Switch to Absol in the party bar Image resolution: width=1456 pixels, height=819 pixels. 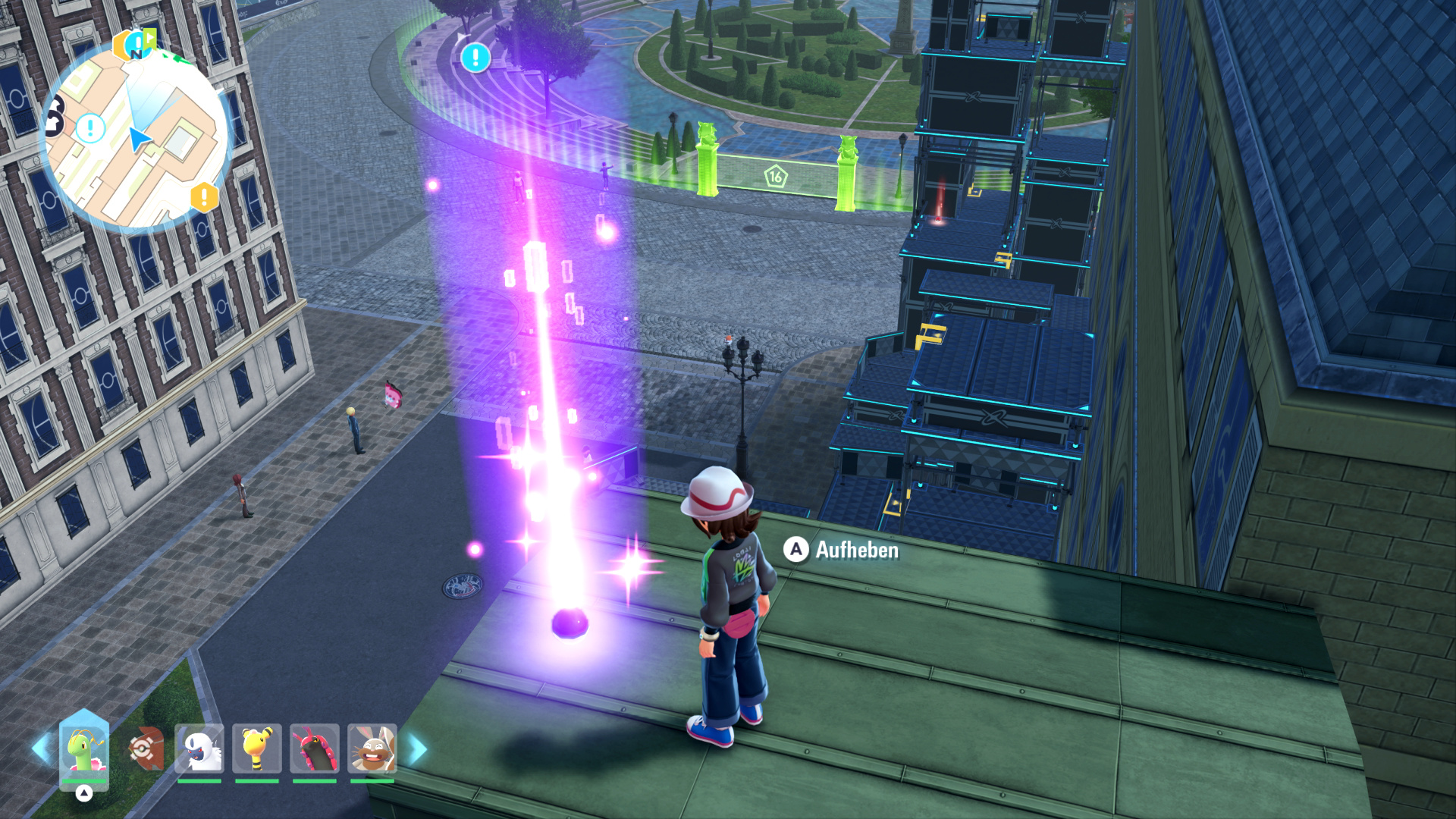pos(199,749)
